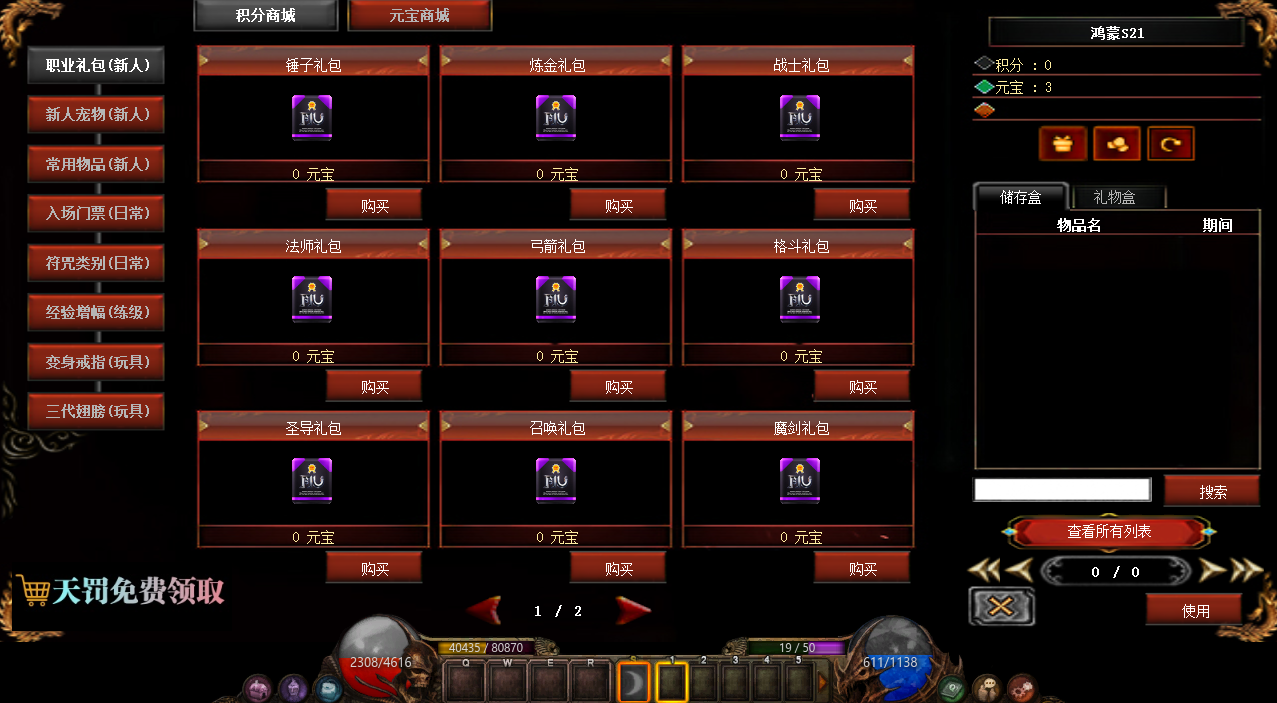Switch to the 积分商城 shop tab
Viewport: 1277px width, 703px height.
pyautogui.click(x=265, y=16)
